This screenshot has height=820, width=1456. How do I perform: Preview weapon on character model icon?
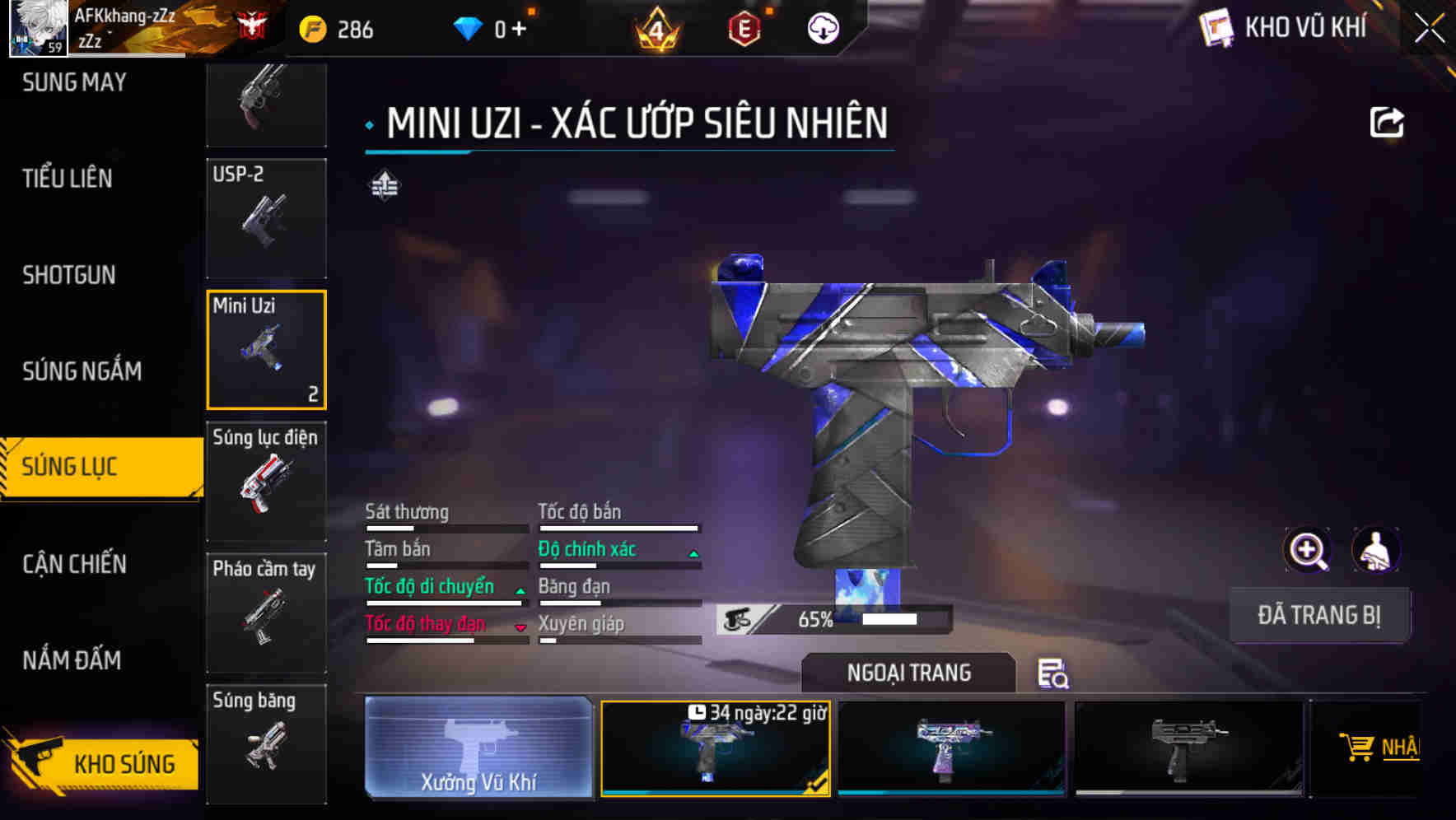[x=1376, y=550]
